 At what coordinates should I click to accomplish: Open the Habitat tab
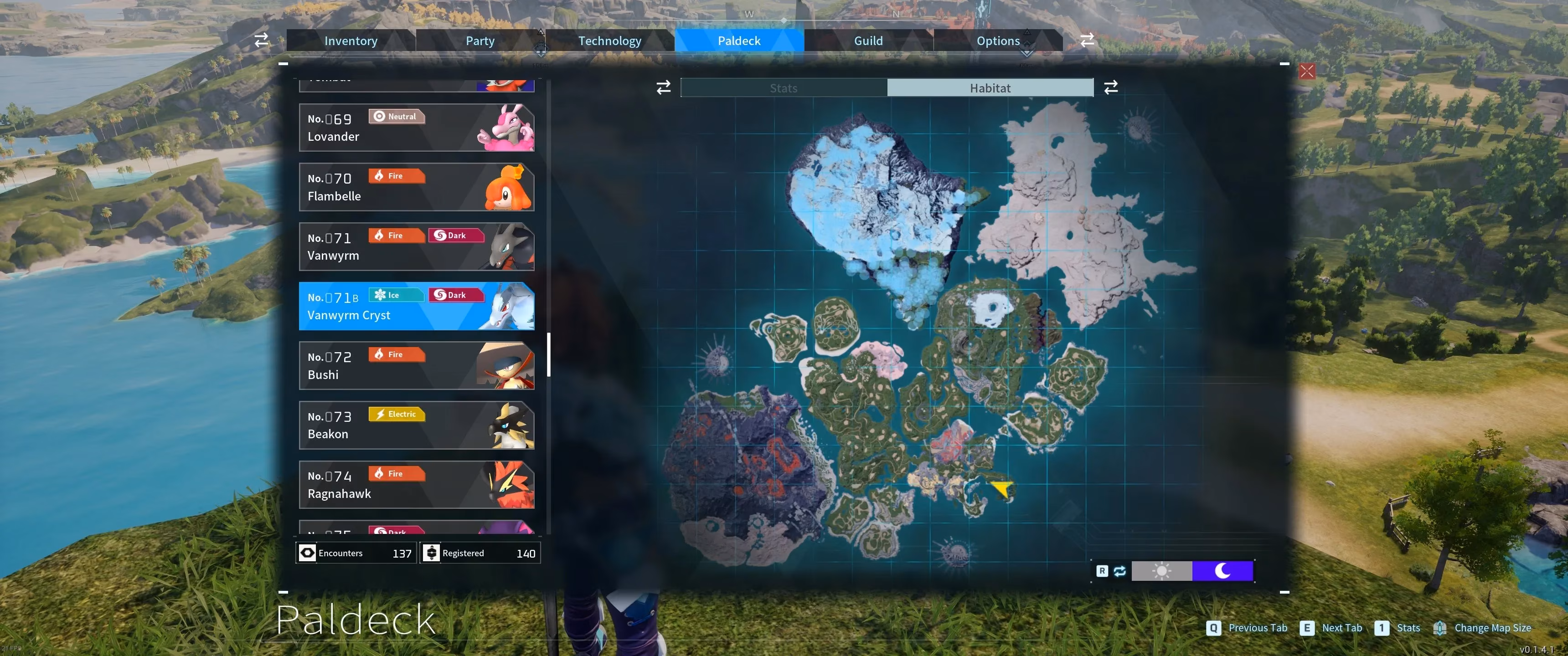coord(990,87)
